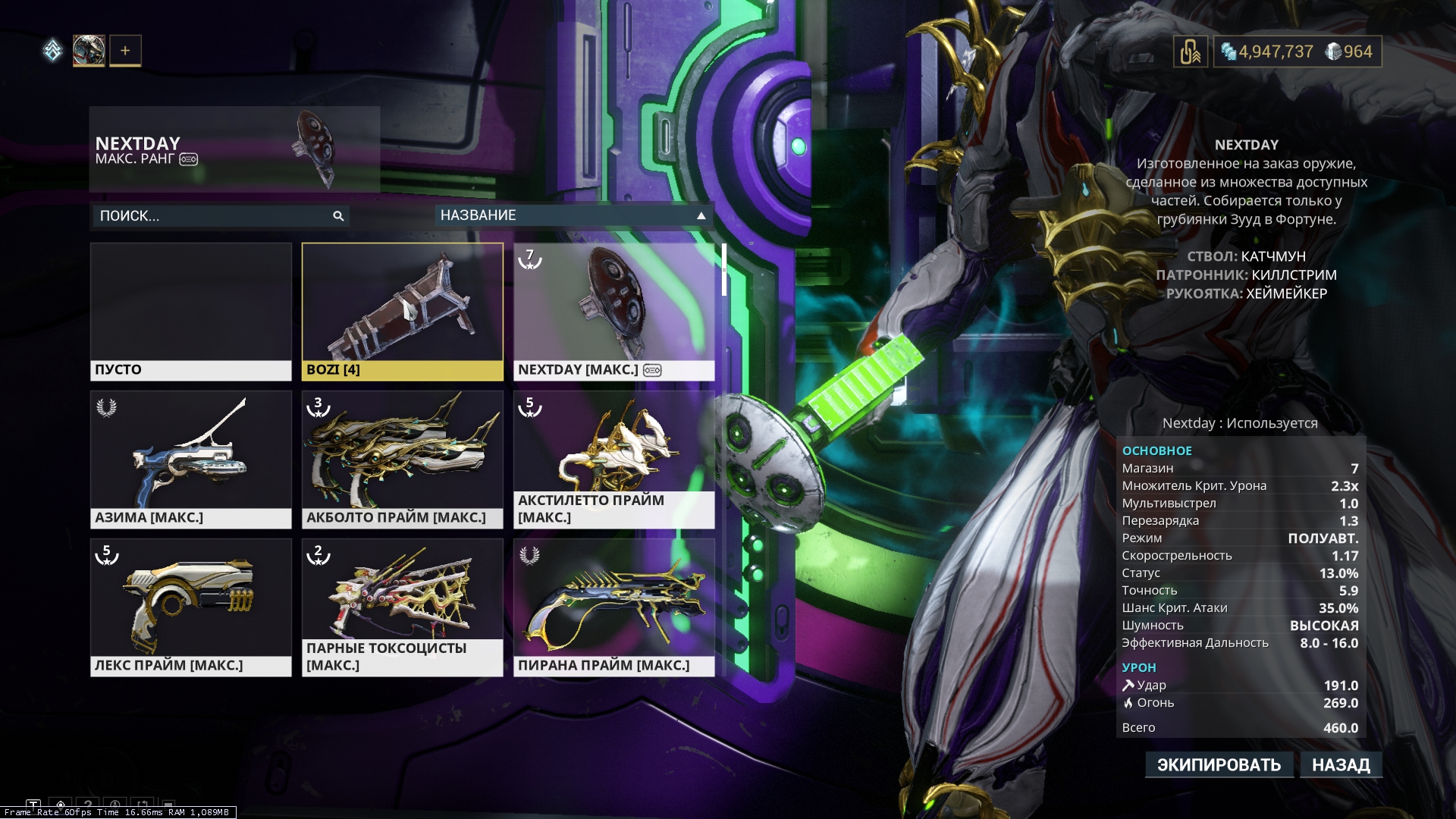
Task: Go back with the НАЗАД button
Action: [x=1341, y=764]
